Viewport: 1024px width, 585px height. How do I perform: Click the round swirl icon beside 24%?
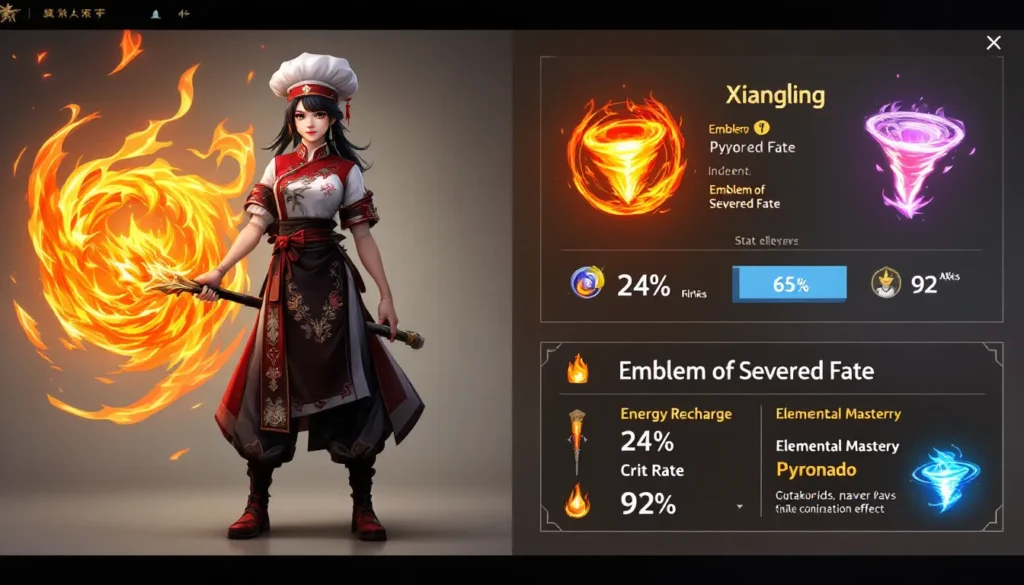click(x=587, y=284)
